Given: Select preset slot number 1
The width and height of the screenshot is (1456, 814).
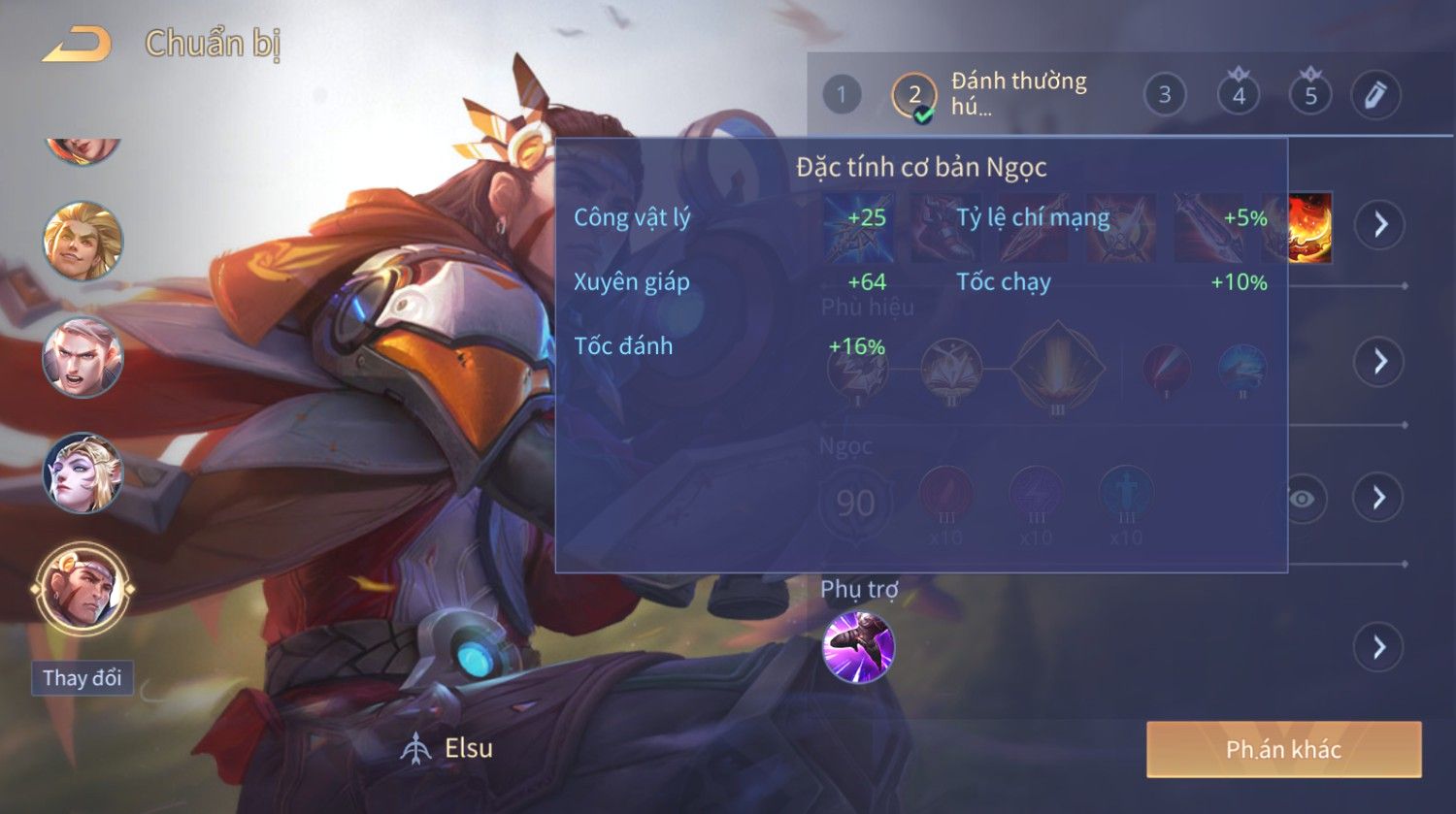Looking at the screenshot, I should 842,95.
